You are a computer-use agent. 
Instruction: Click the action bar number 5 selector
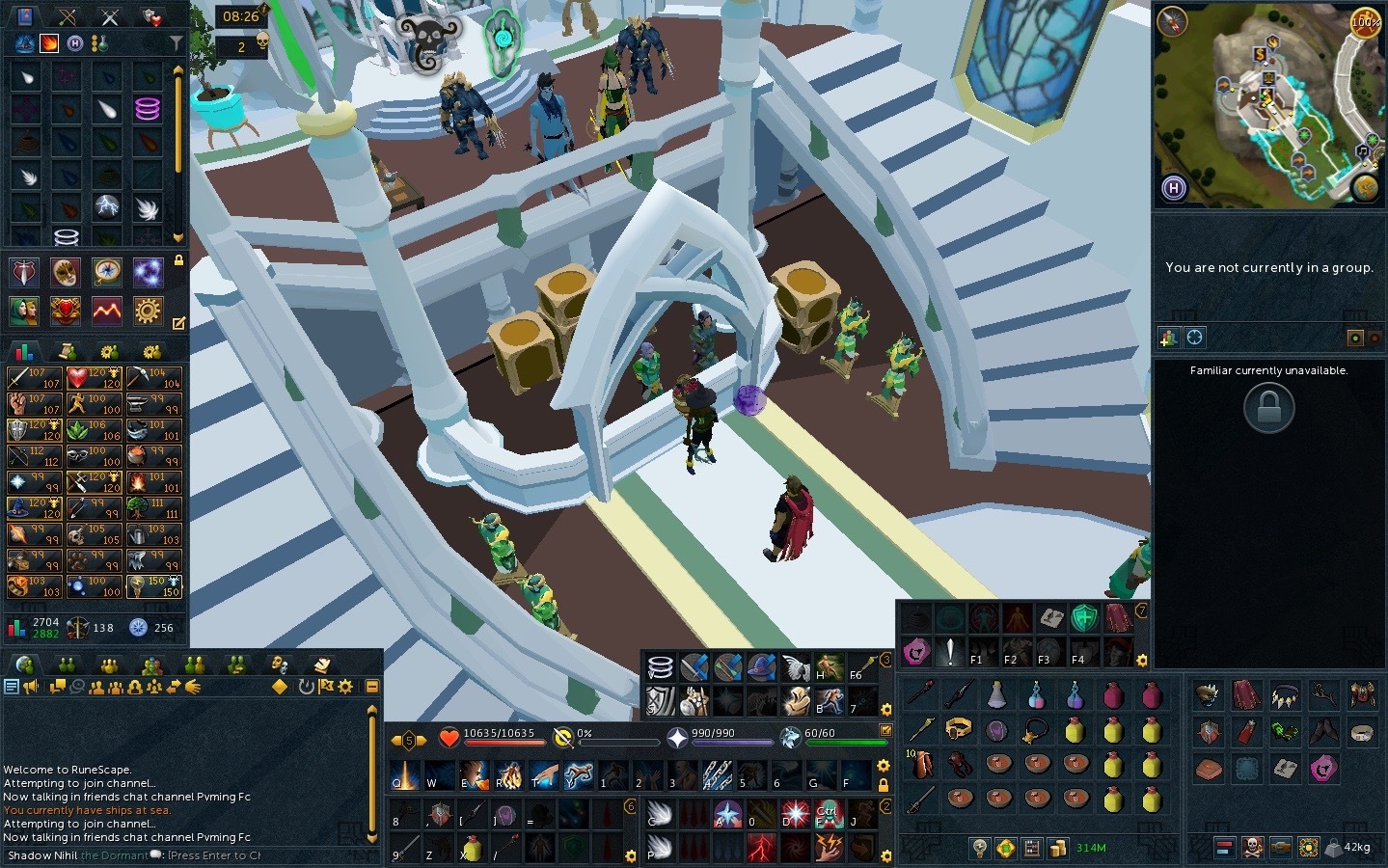[409, 740]
